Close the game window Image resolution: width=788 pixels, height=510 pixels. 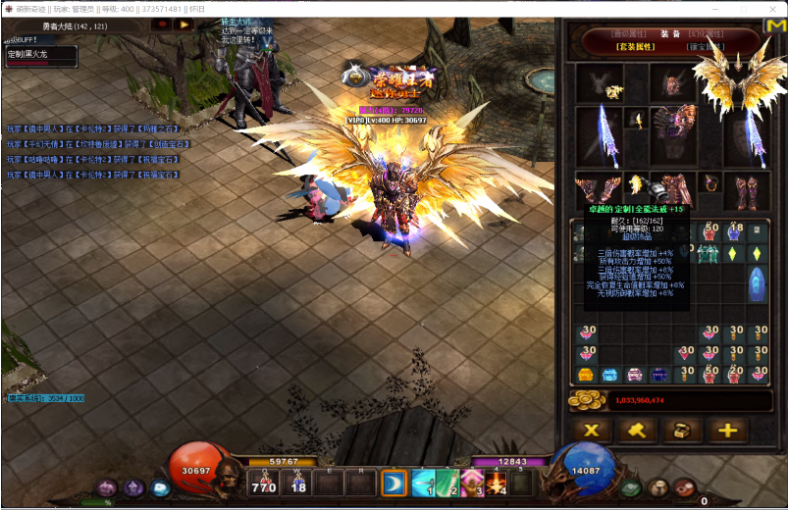tap(772, 8)
